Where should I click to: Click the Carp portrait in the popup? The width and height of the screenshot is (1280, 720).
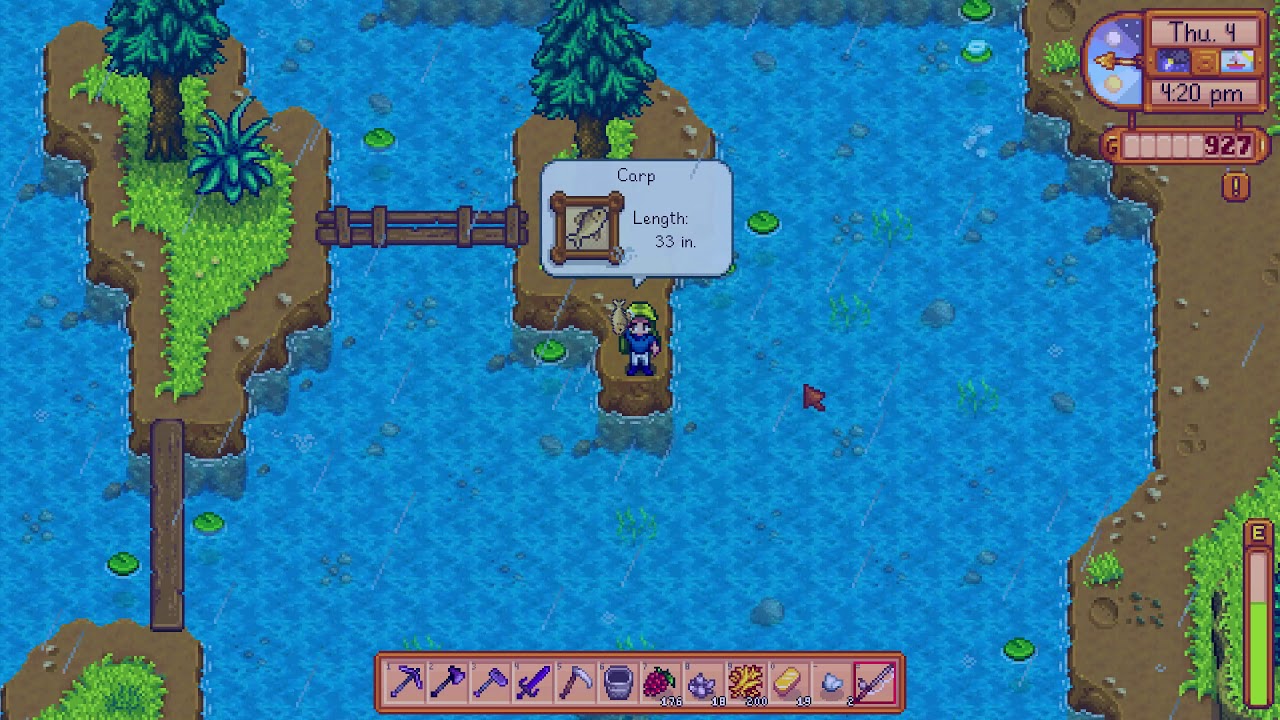click(x=588, y=226)
